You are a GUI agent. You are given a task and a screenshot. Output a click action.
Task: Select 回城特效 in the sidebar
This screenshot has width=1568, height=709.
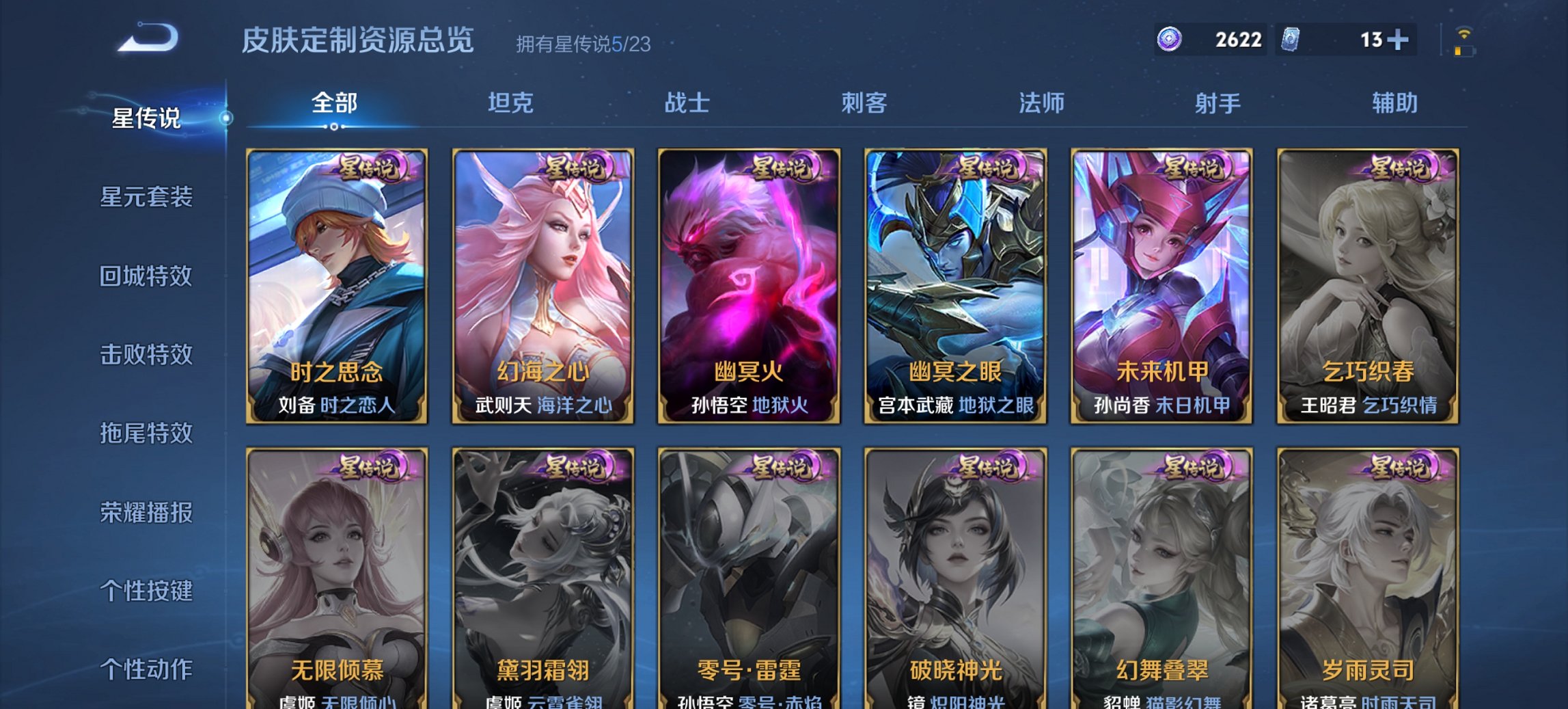pos(147,277)
